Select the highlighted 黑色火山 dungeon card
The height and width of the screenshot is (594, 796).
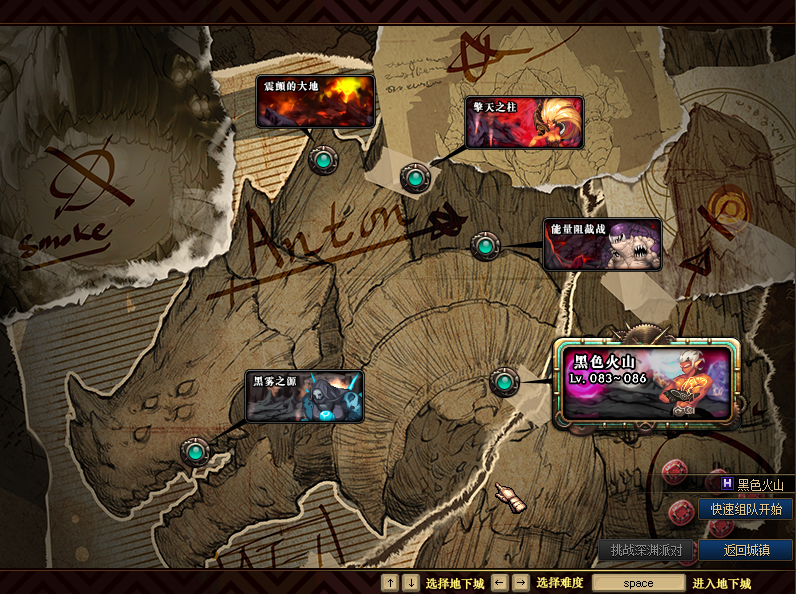click(x=647, y=382)
